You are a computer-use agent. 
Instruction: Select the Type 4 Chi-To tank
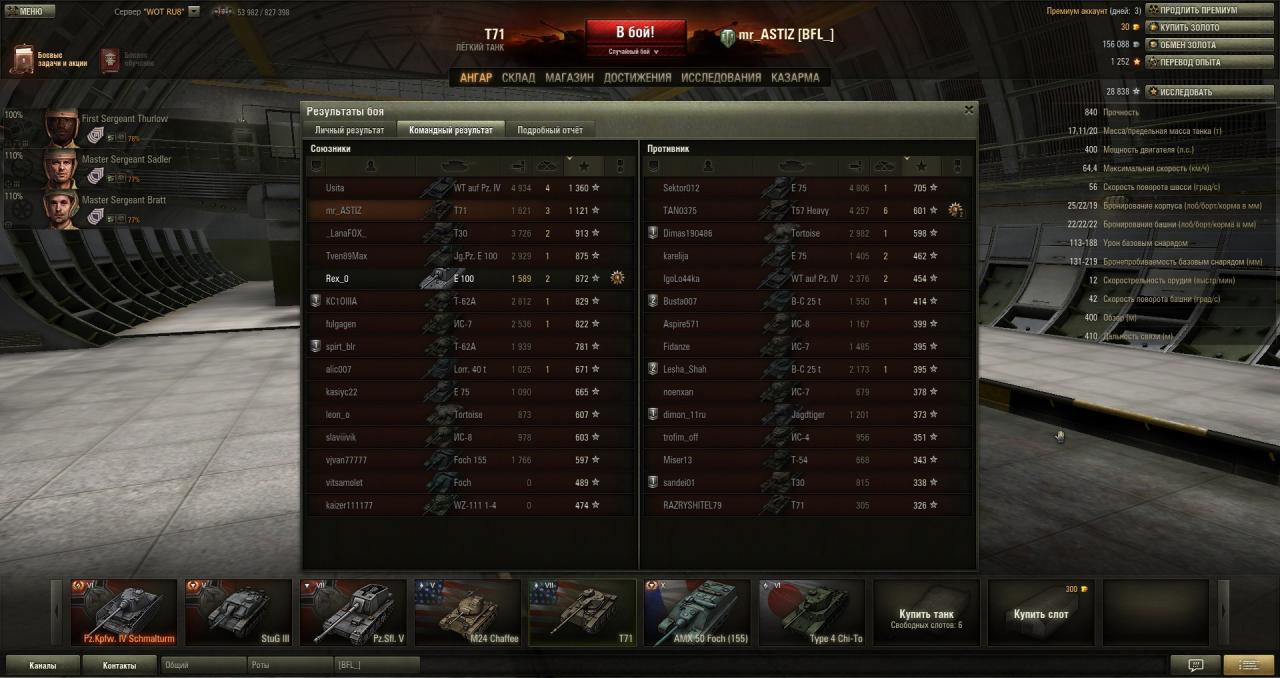[811, 612]
